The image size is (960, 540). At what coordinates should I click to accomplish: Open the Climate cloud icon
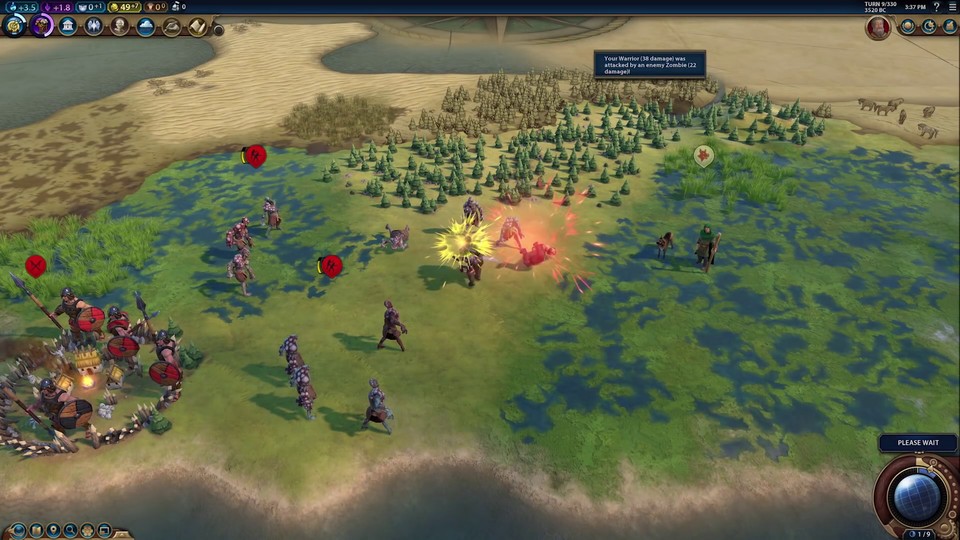click(x=146, y=26)
